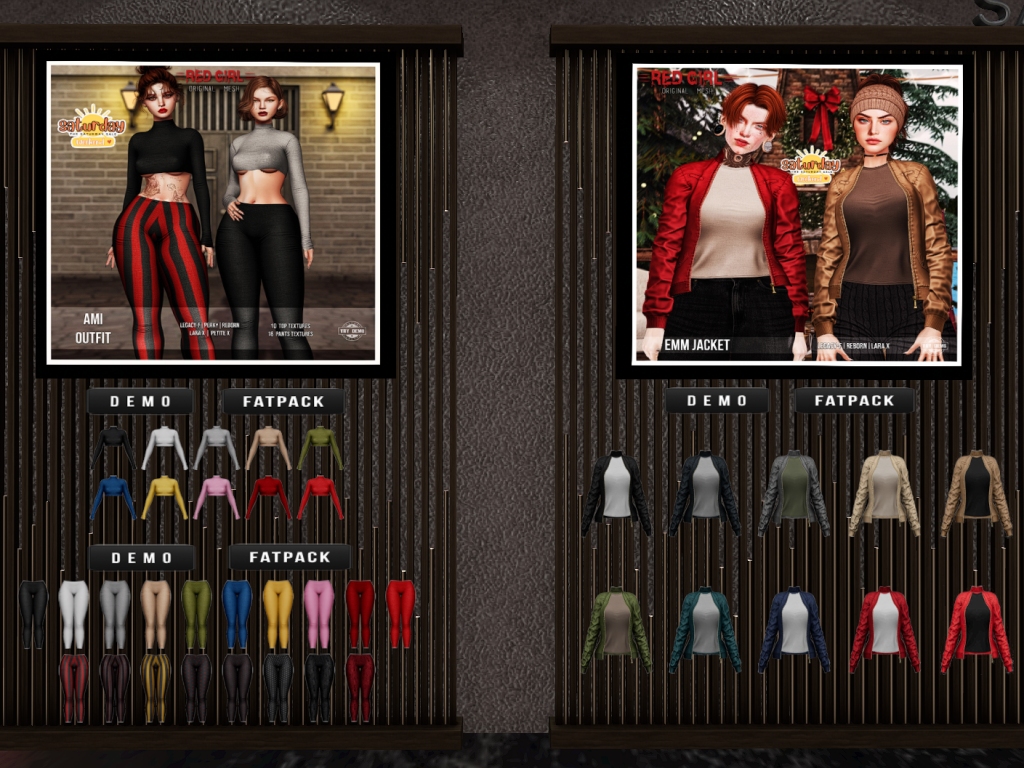Pick the pink crop top
Image resolution: width=1024 pixels, height=768 pixels.
tap(216, 497)
